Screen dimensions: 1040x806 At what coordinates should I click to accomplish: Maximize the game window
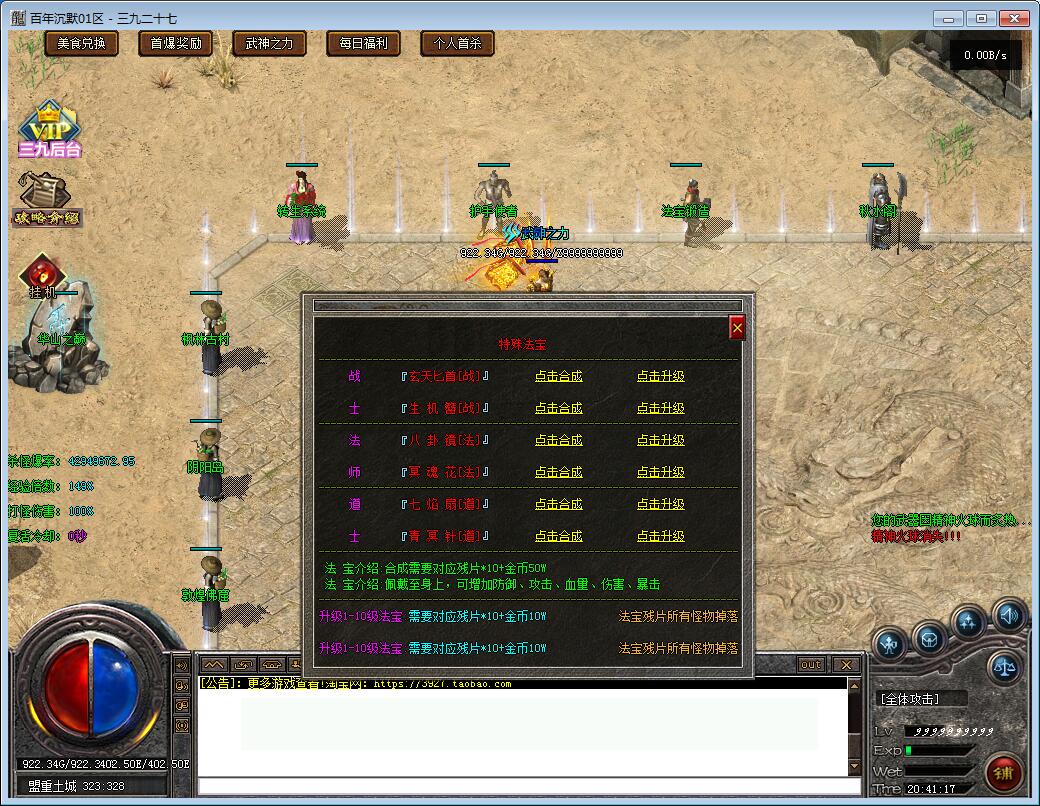pyautogui.click(x=982, y=18)
